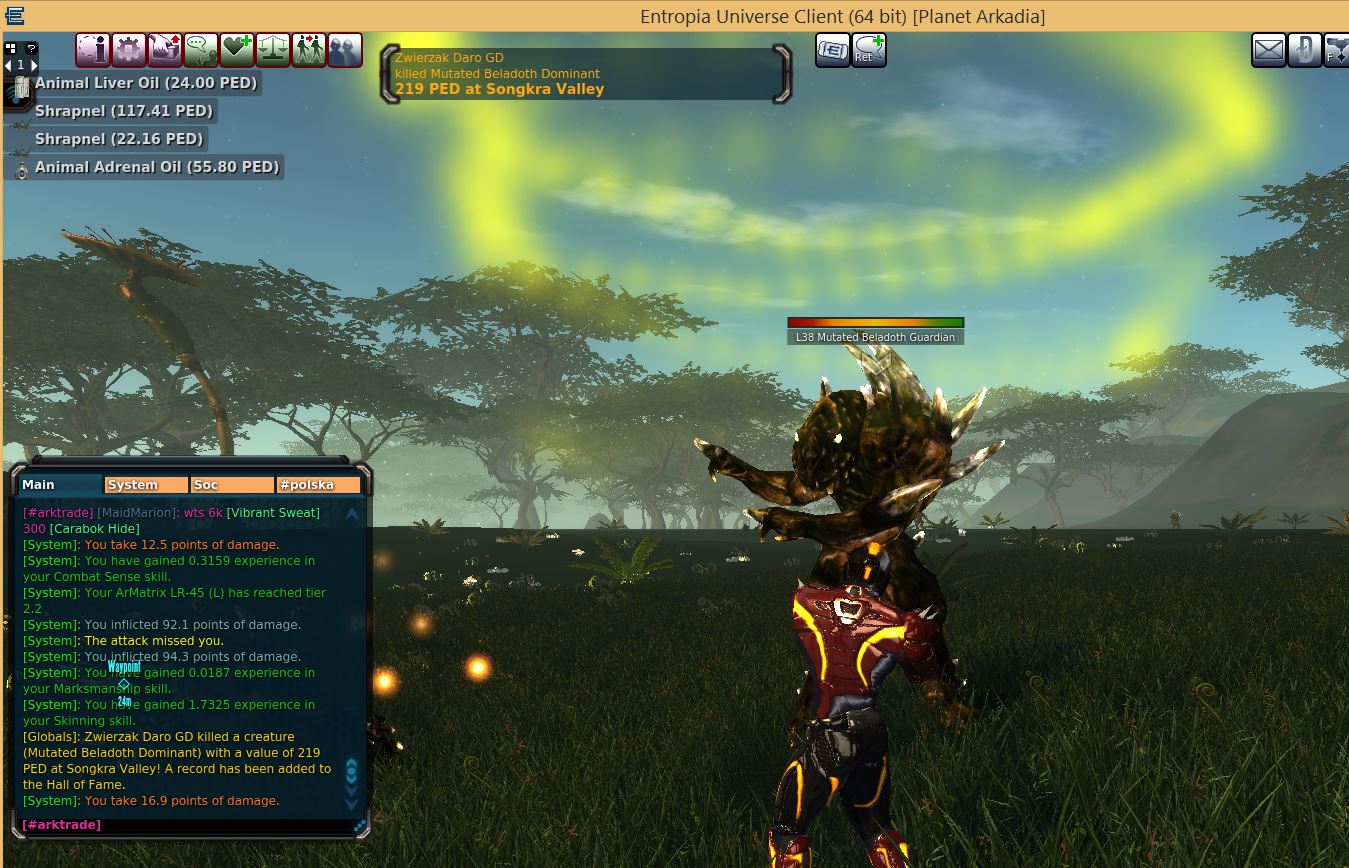Click the scroll icon beside the Ret button

pos(832,49)
